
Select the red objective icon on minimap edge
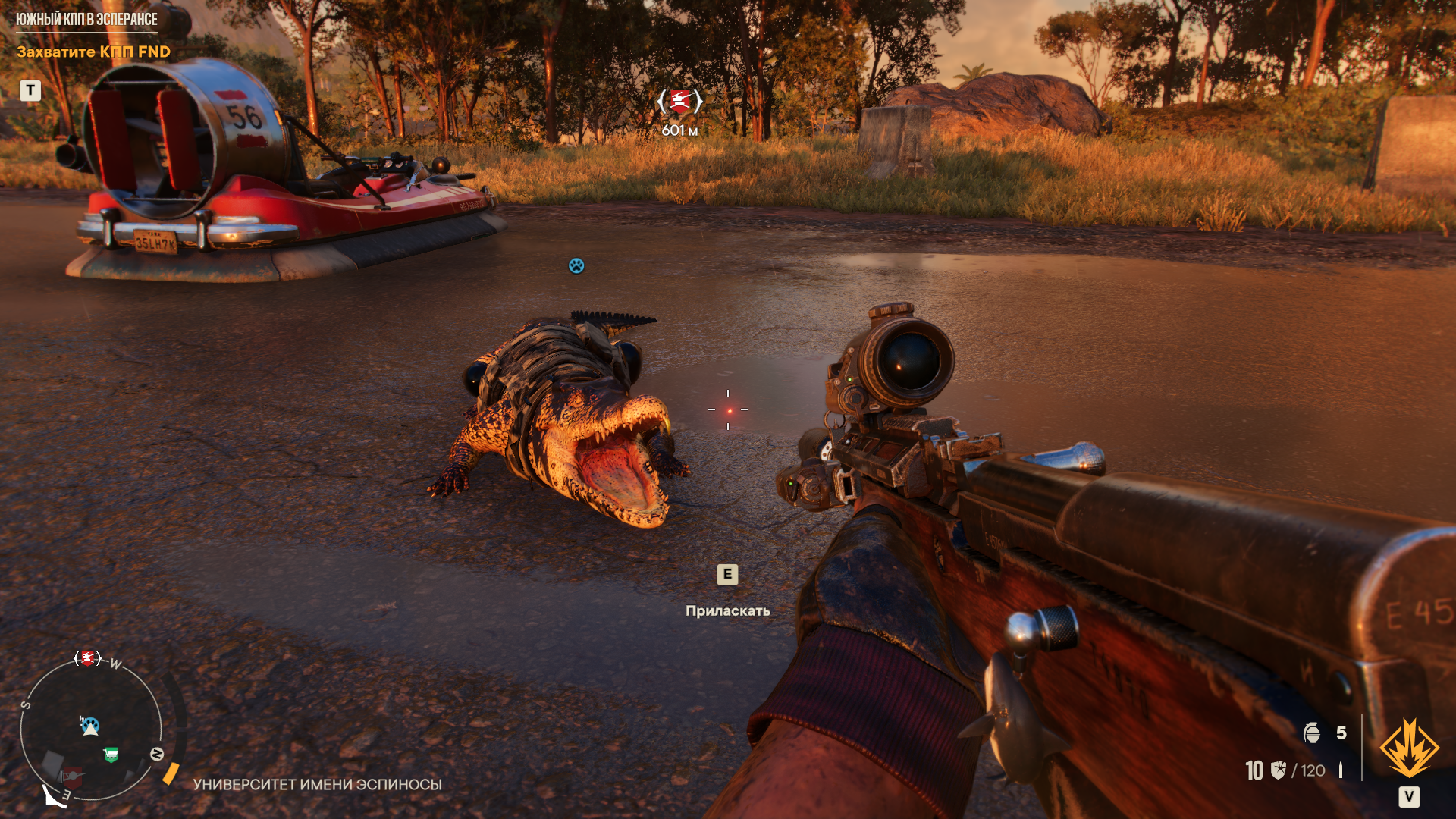87,658
